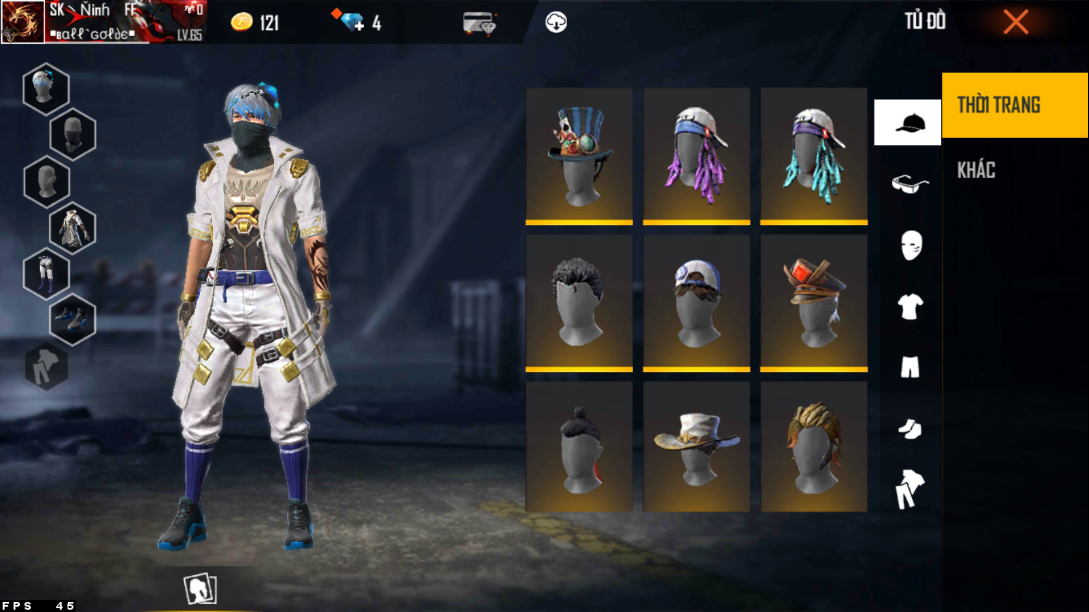The image size is (1089, 612).
Task: Close the wardrobe with the orange X
Action: point(1015,22)
